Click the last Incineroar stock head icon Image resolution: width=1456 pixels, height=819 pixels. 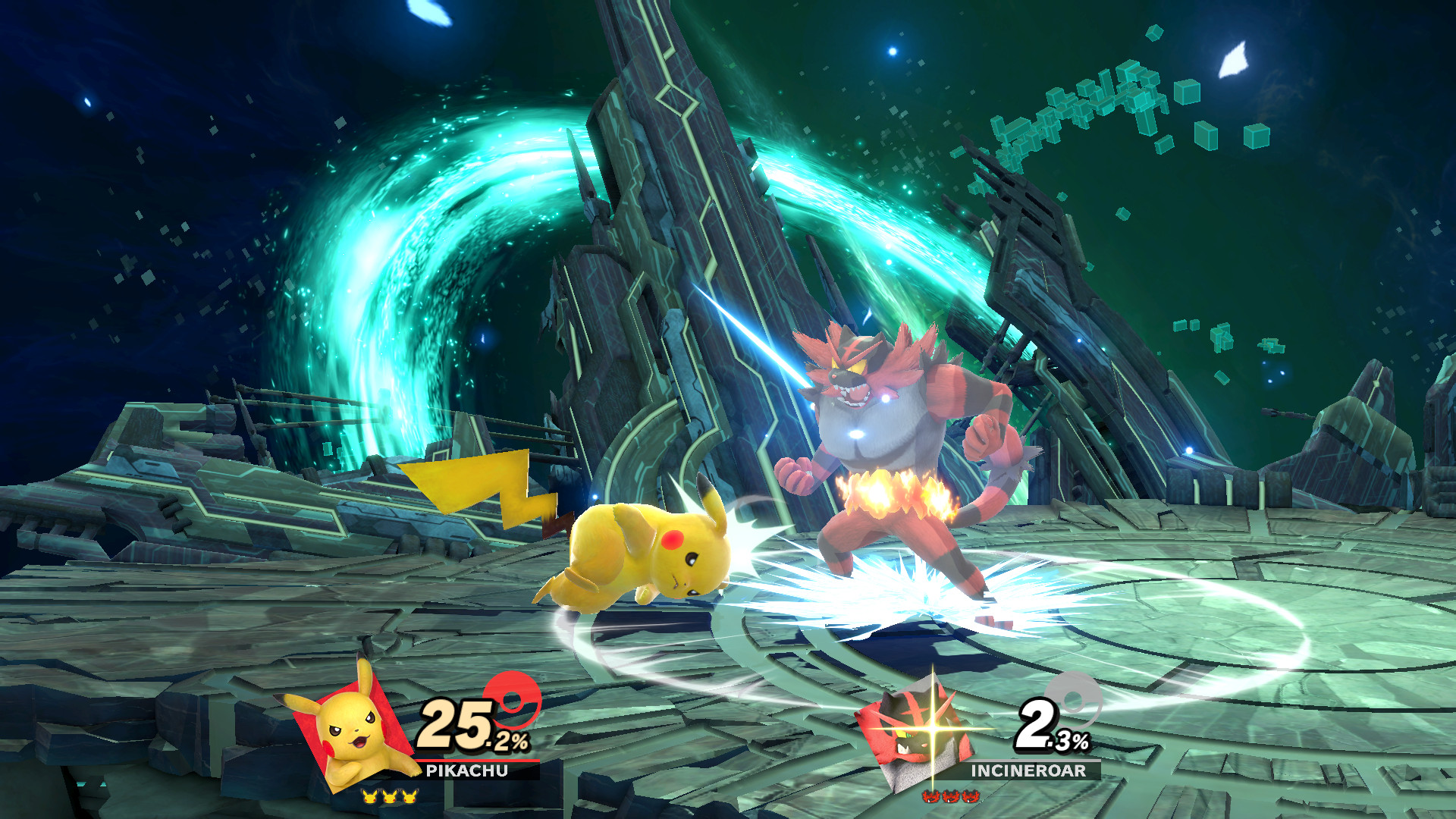(970, 797)
